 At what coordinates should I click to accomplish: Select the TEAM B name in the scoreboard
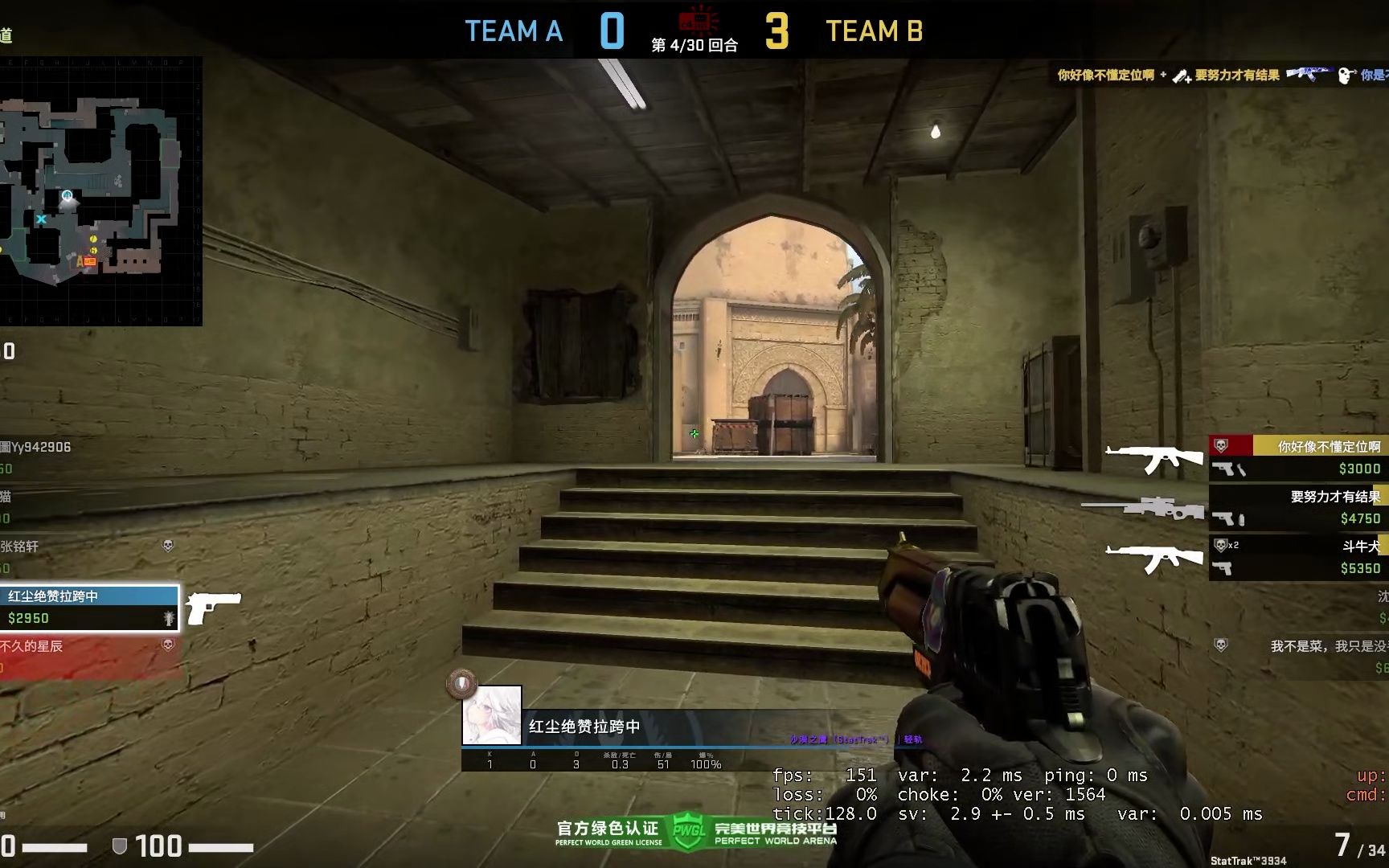click(874, 31)
